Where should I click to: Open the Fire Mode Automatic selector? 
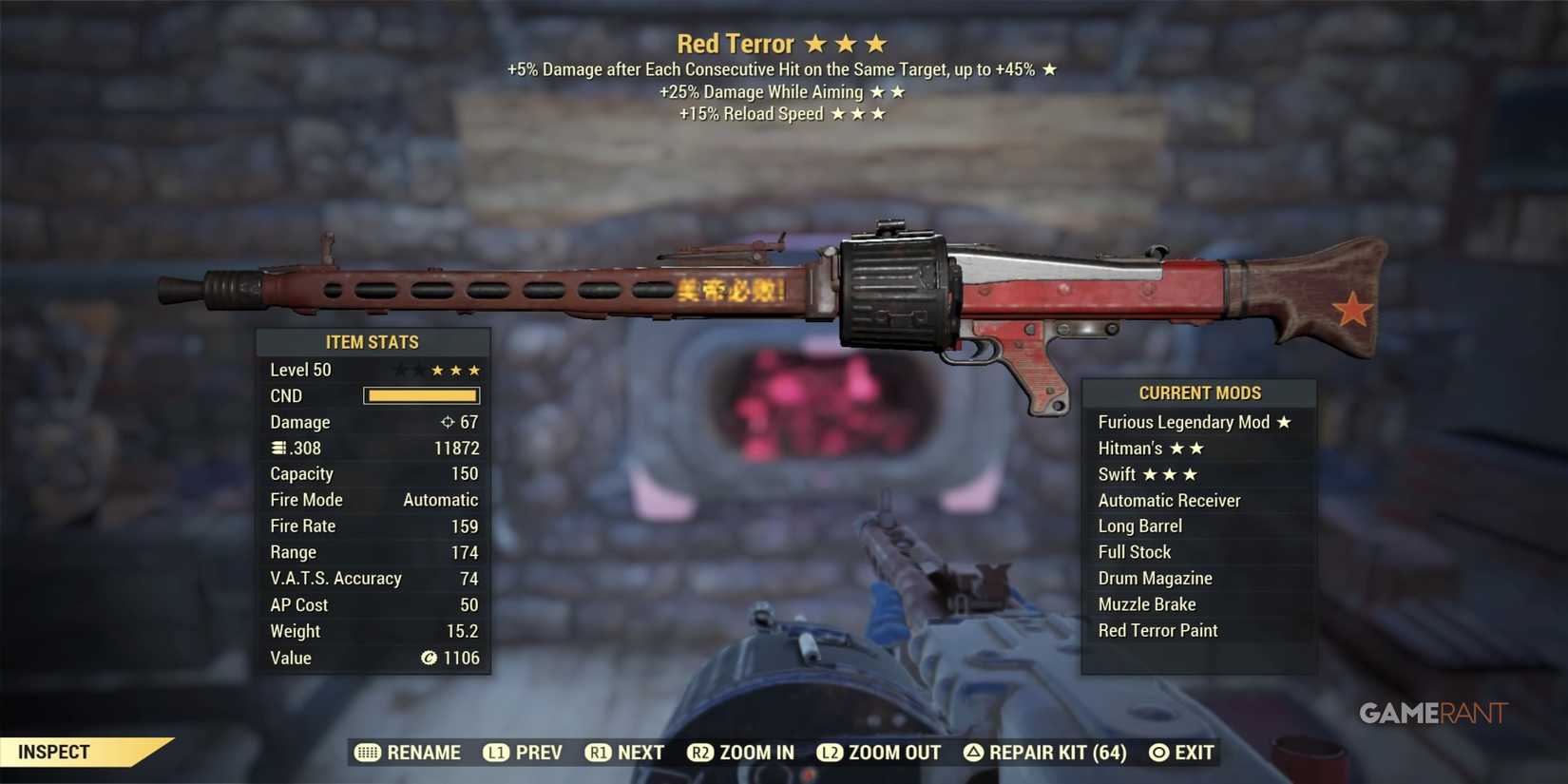(x=440, y=499)
